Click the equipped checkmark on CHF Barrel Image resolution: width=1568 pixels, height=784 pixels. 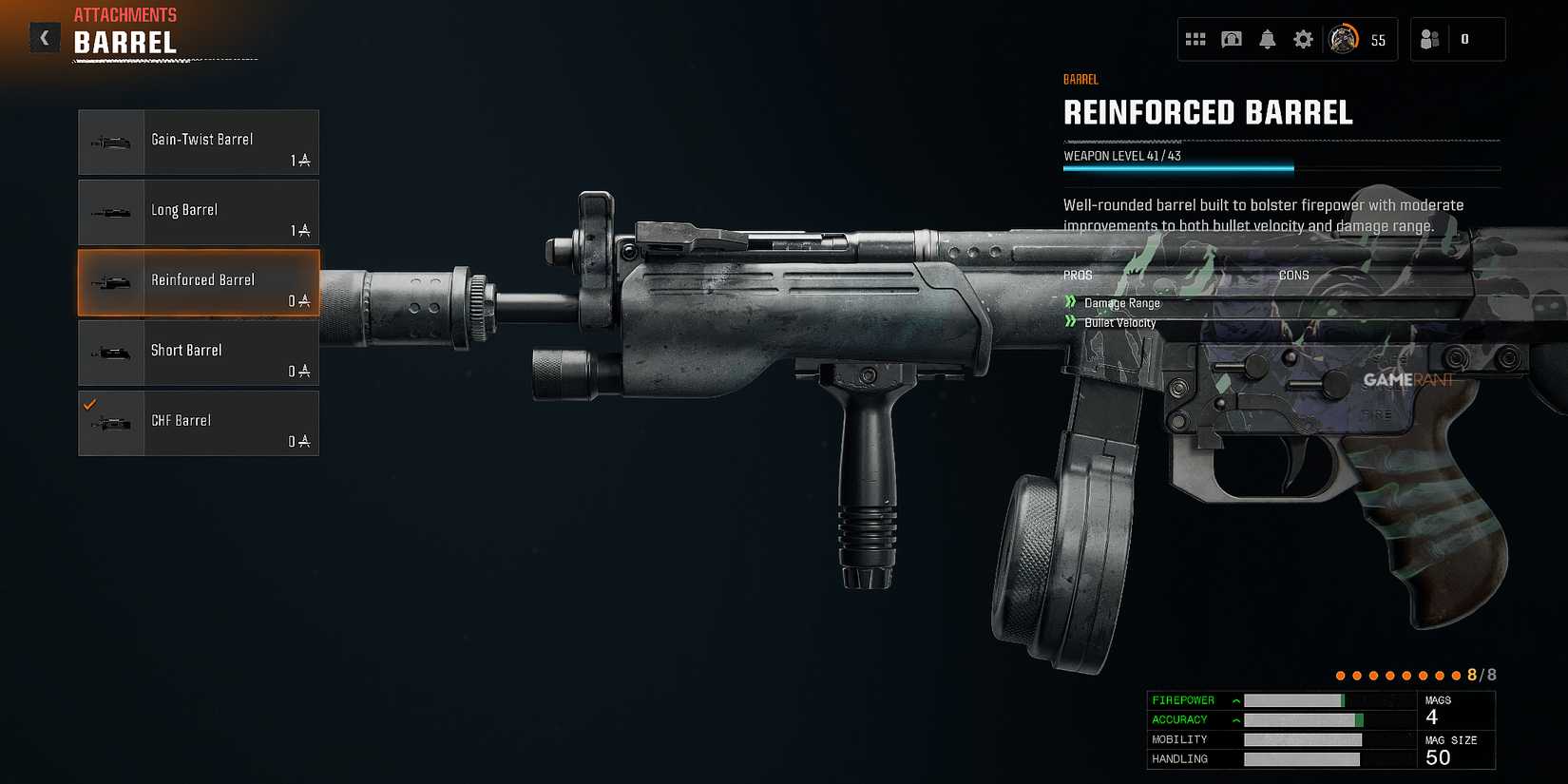(x=90, y=403)
